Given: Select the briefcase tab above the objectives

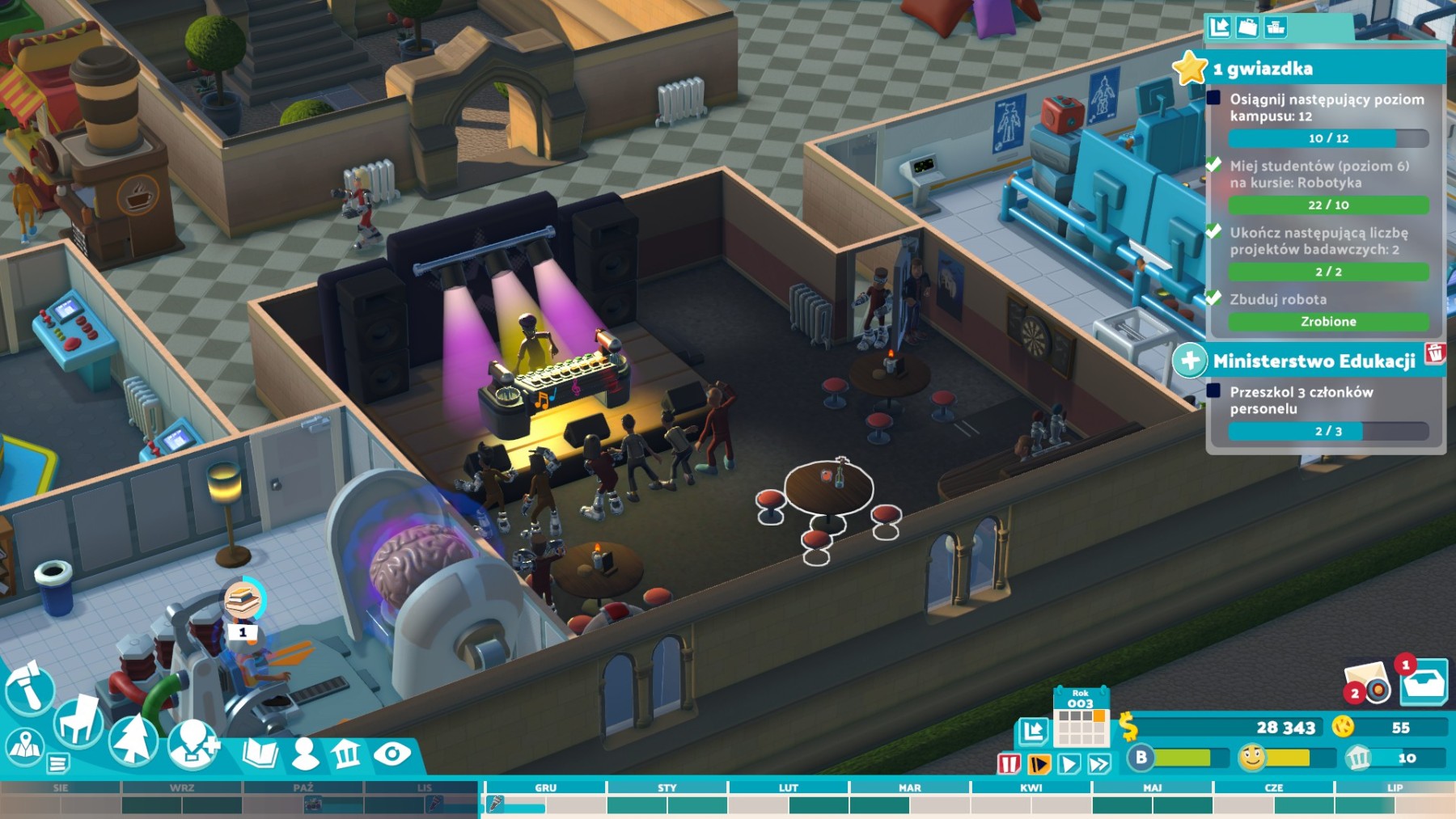Looking at the screenshot, I should [x=1247, y=27].
